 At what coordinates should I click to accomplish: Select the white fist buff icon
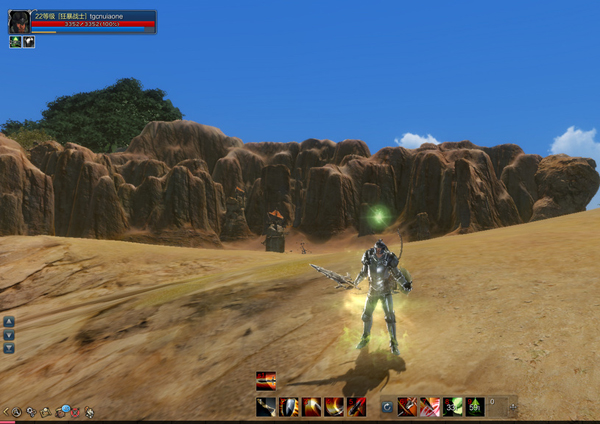tap(29, 42)
